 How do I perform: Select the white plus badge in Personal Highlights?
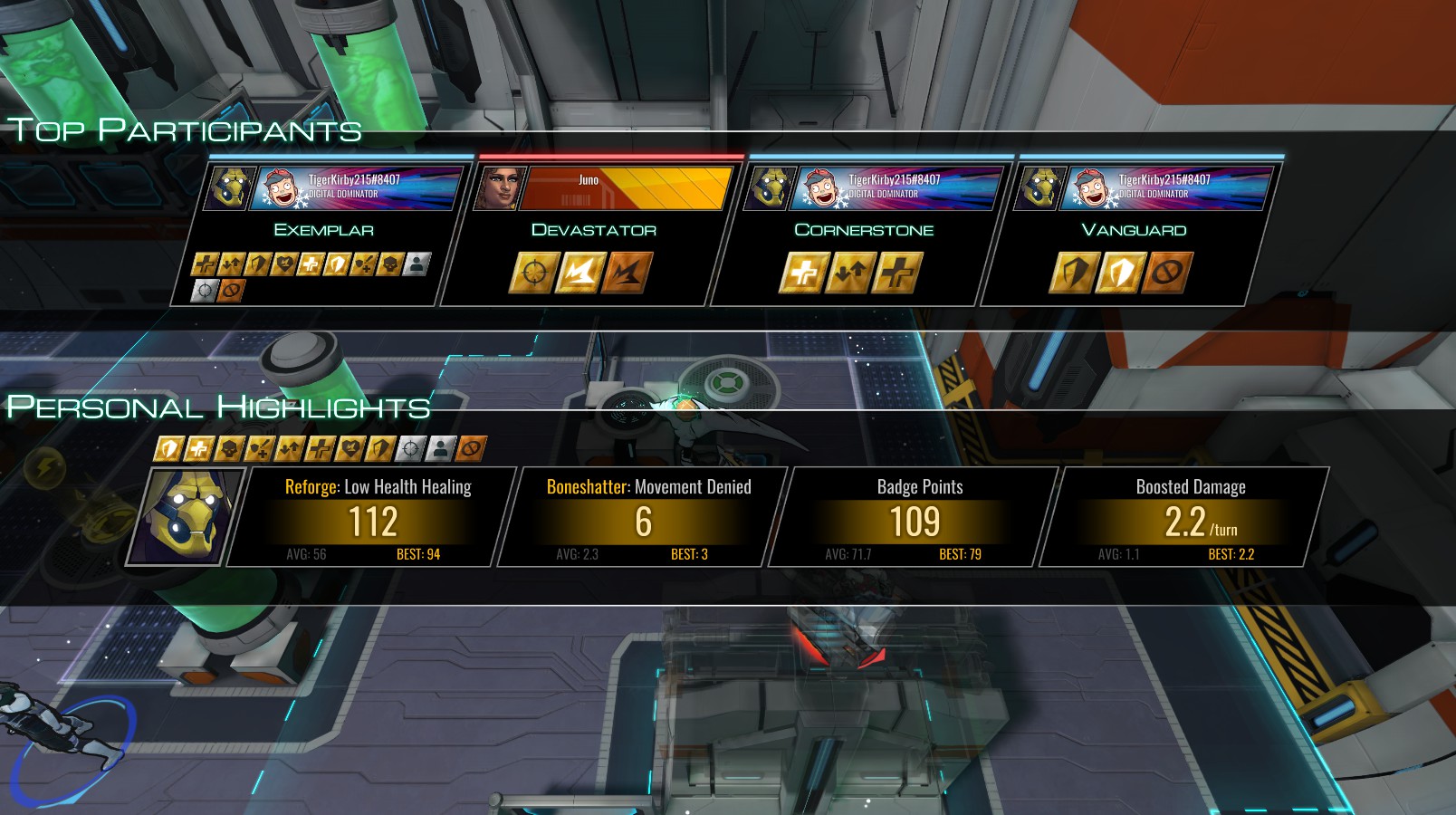pyautogui.click(x=200, y=446)
